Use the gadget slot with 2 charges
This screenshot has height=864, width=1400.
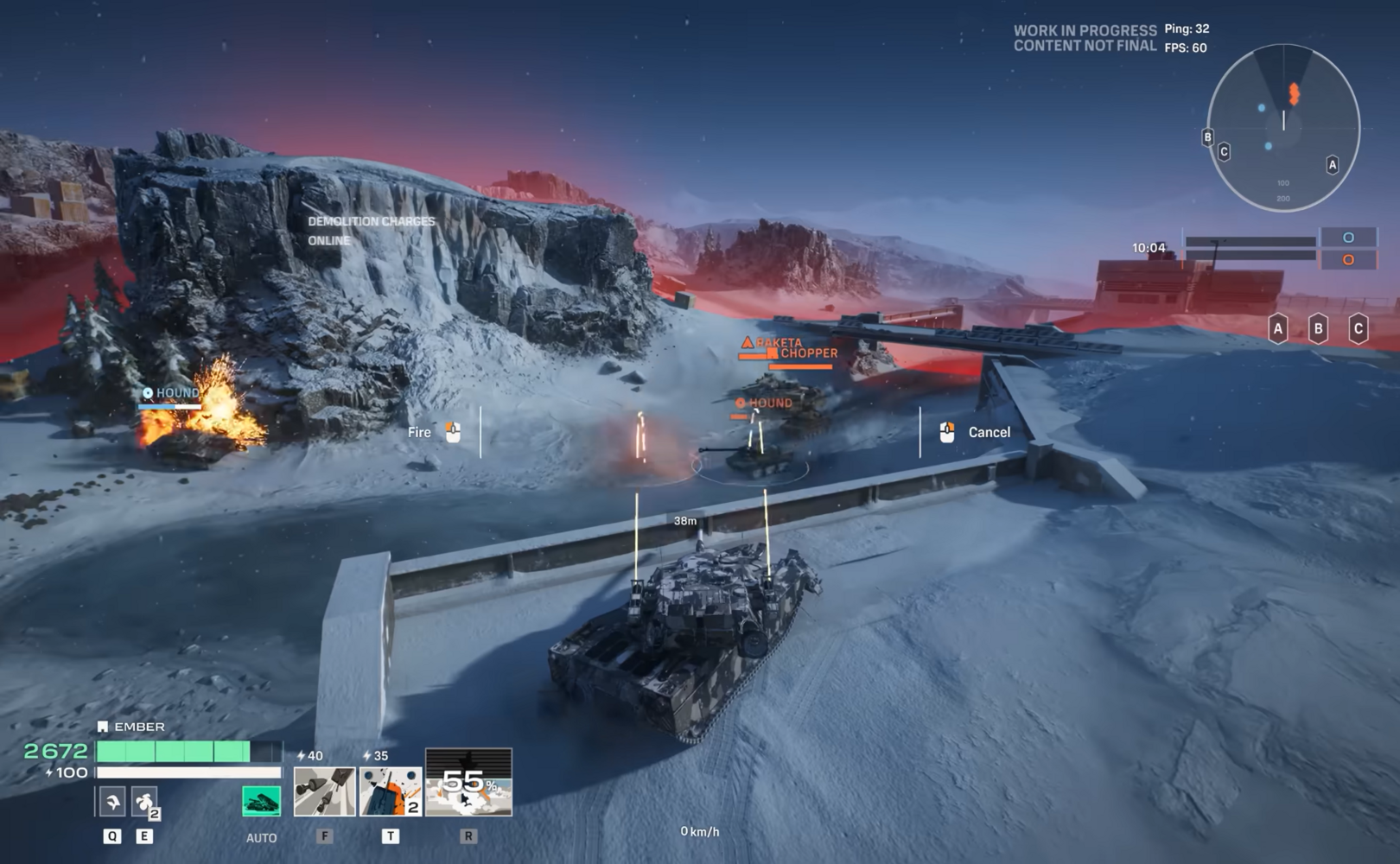point(144,802)
